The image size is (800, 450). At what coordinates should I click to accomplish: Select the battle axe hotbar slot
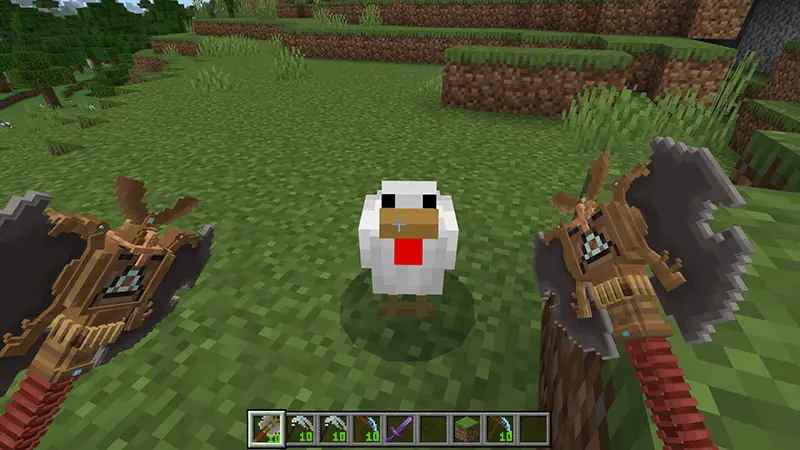click(267, 428)
